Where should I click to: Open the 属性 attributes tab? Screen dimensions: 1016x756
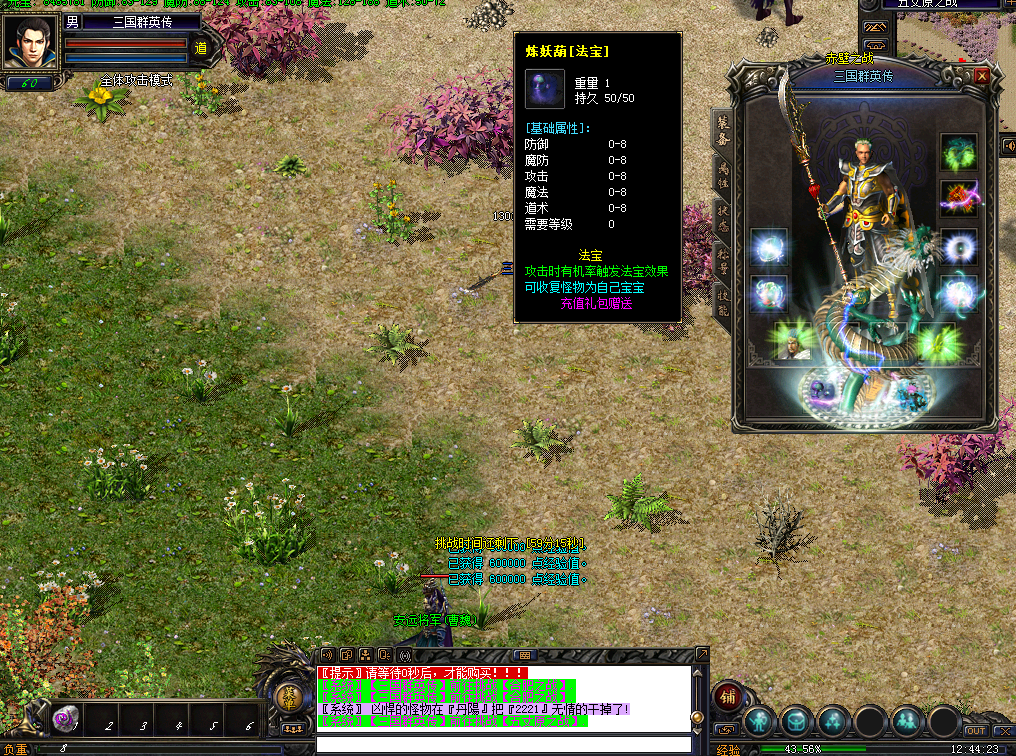pos(721,176)
